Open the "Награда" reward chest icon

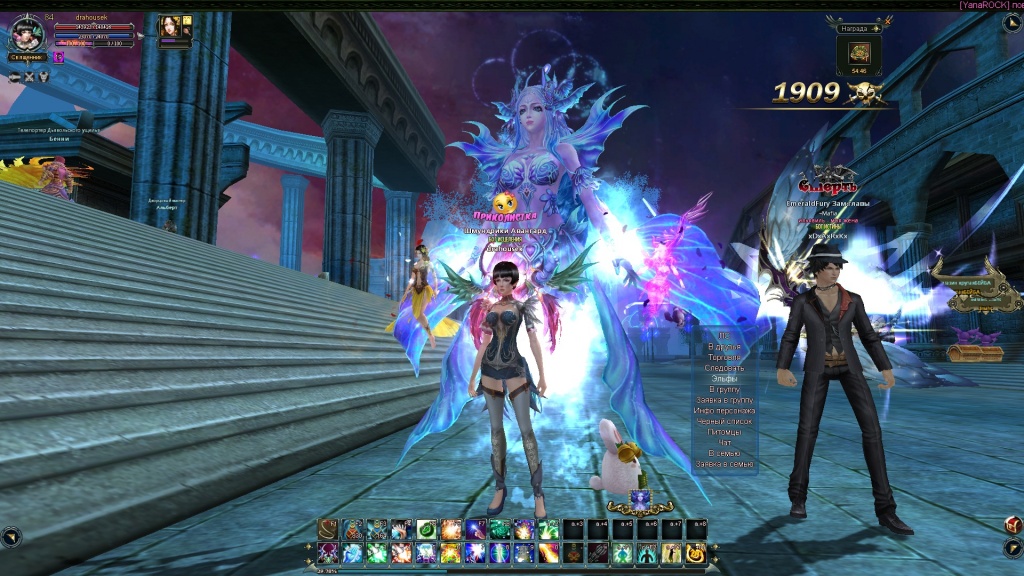(x=860, y=53)
